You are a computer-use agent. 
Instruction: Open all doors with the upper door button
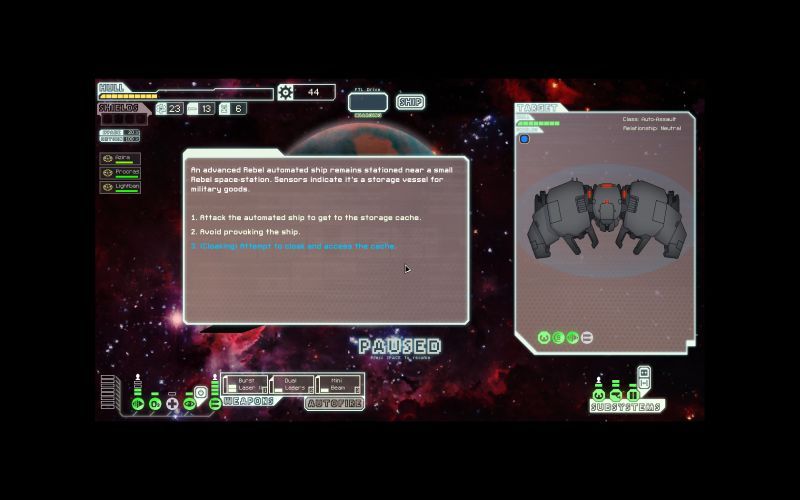point(643,372)
